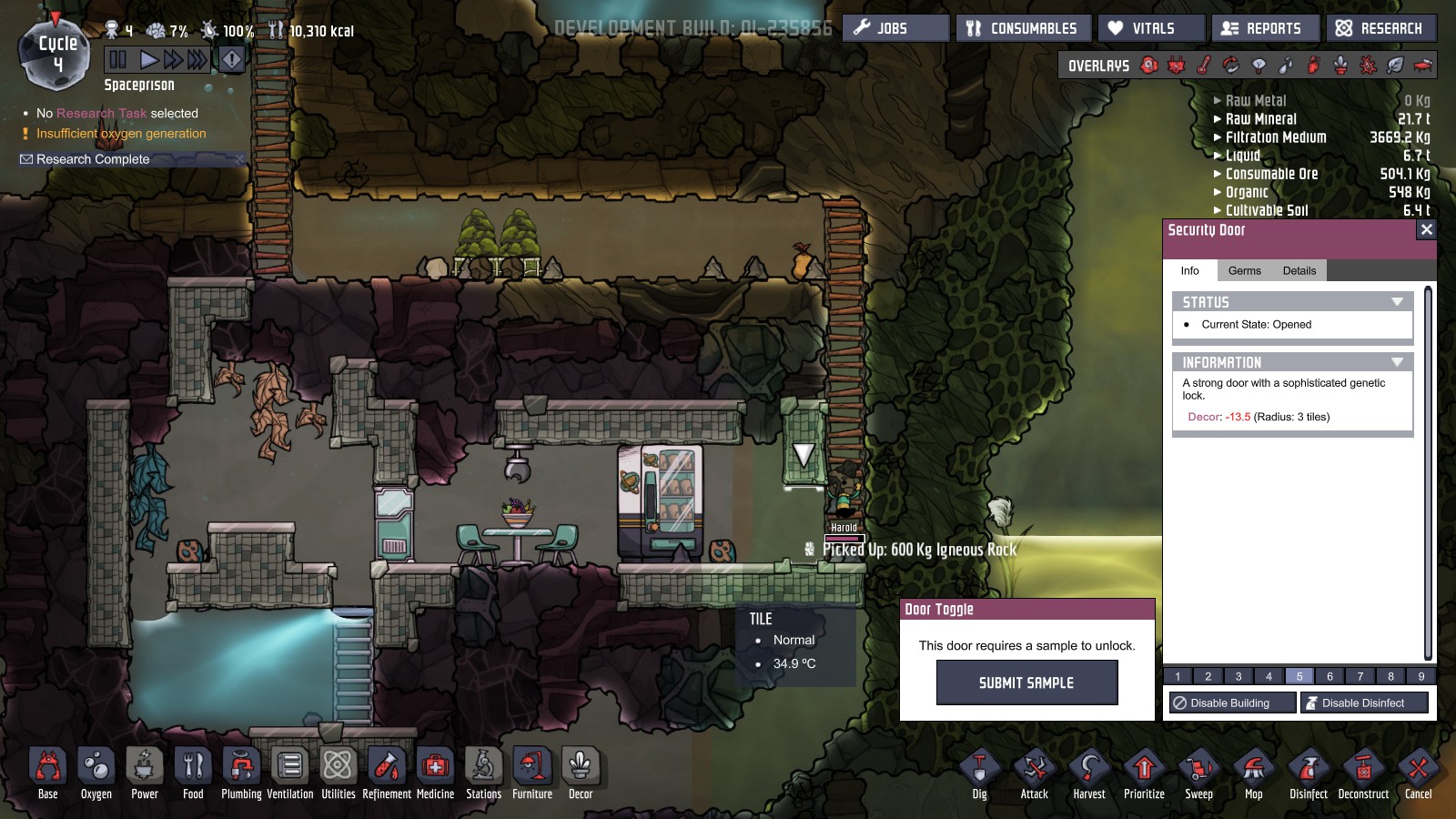Set door priority to 9
Viewport: 1456px width, 819px height.
[1421, 676]
